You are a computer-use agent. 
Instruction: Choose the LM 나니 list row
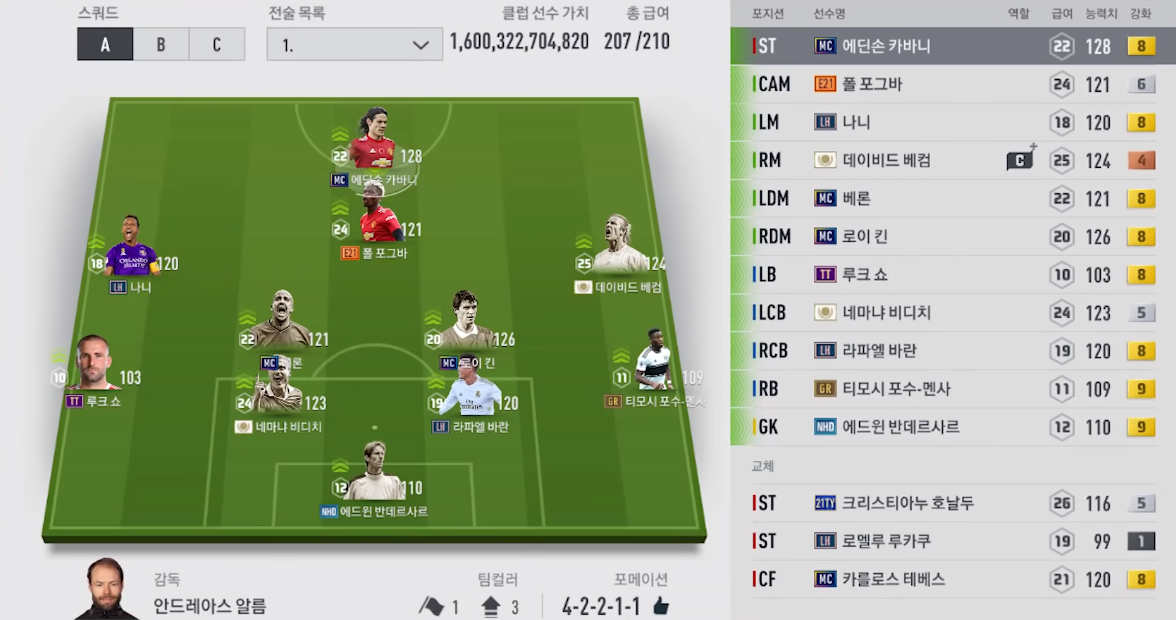[952, 122]
